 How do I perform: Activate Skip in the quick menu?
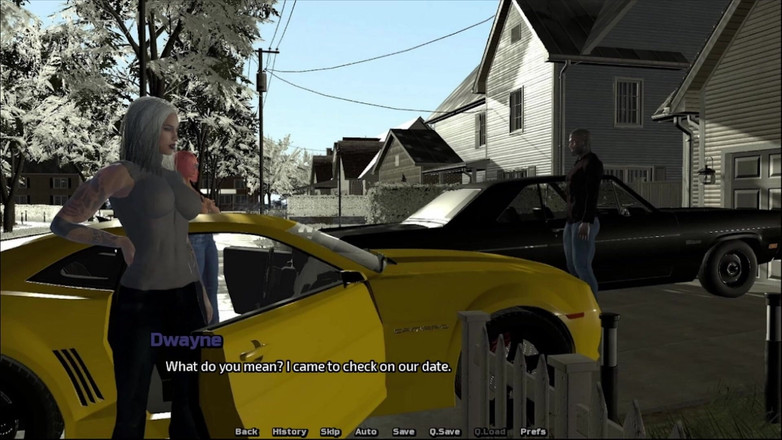click(330, 432)
